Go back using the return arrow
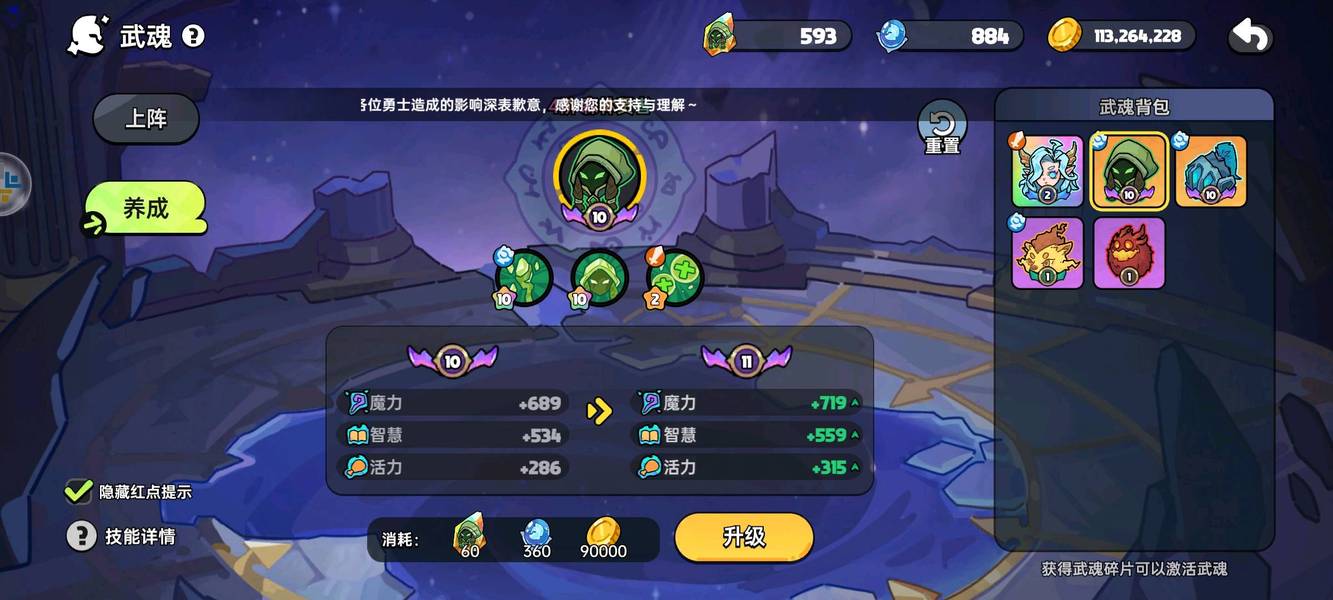The height and width of the screenshot is (600, 1333). coord(1250,37)
